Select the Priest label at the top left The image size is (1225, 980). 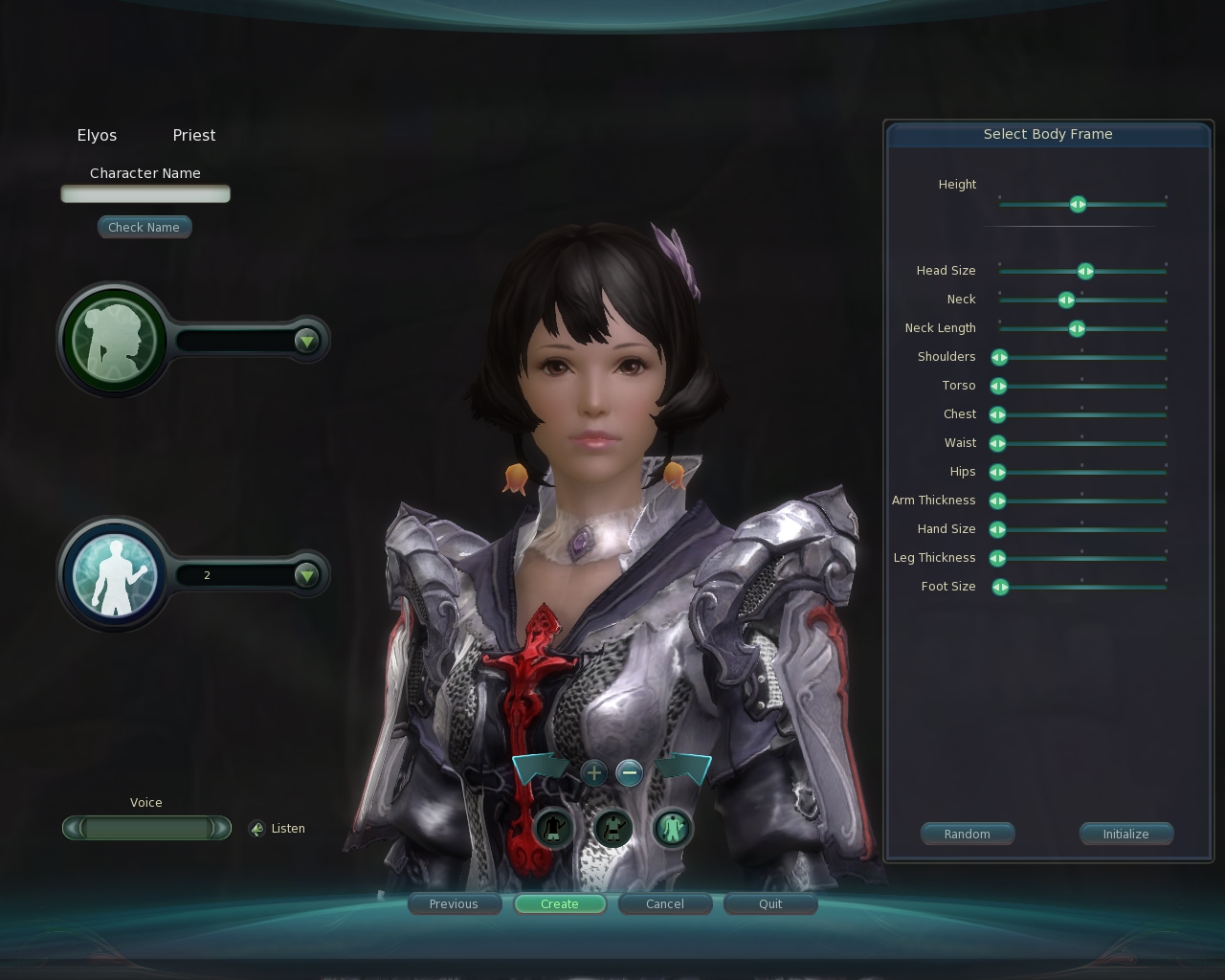click(x=193, y=135)
